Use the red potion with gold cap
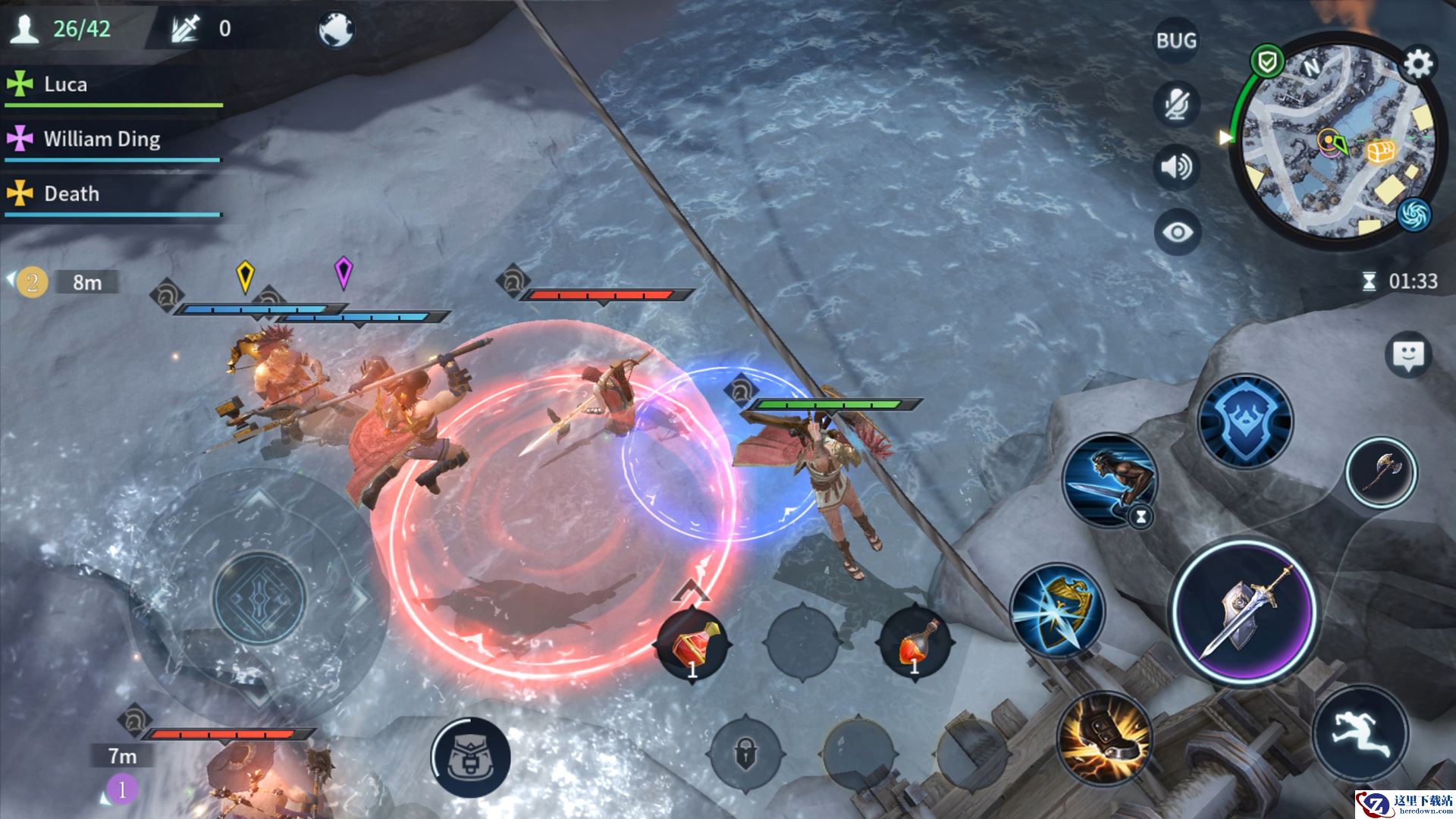The image size is (1456, 819). pyautogui.click(x=693, y=646)
